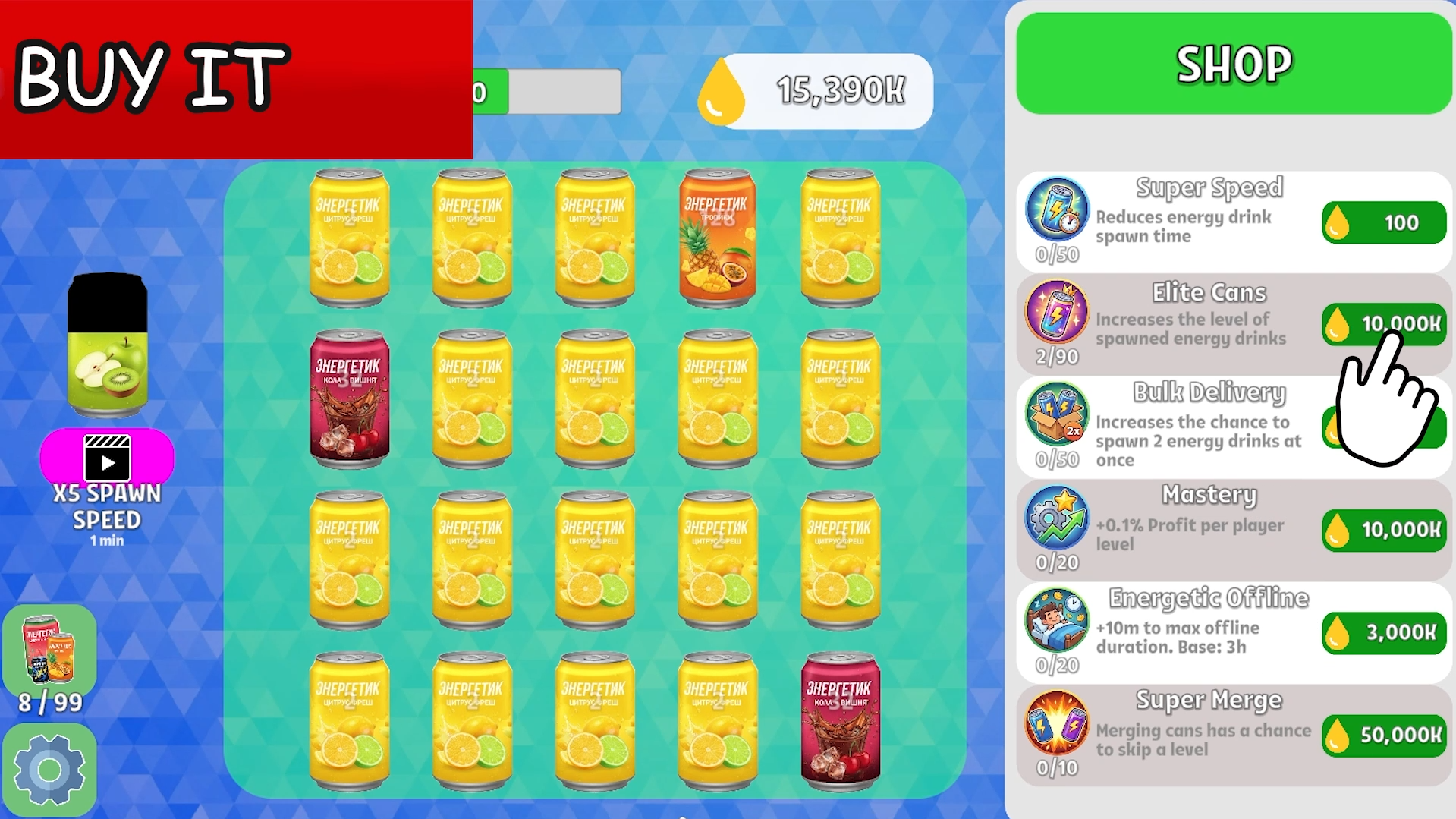Open the settings gear
The height and width of the screenshot is (819, 1456).
pyautogui.click(x=50, y=768)
